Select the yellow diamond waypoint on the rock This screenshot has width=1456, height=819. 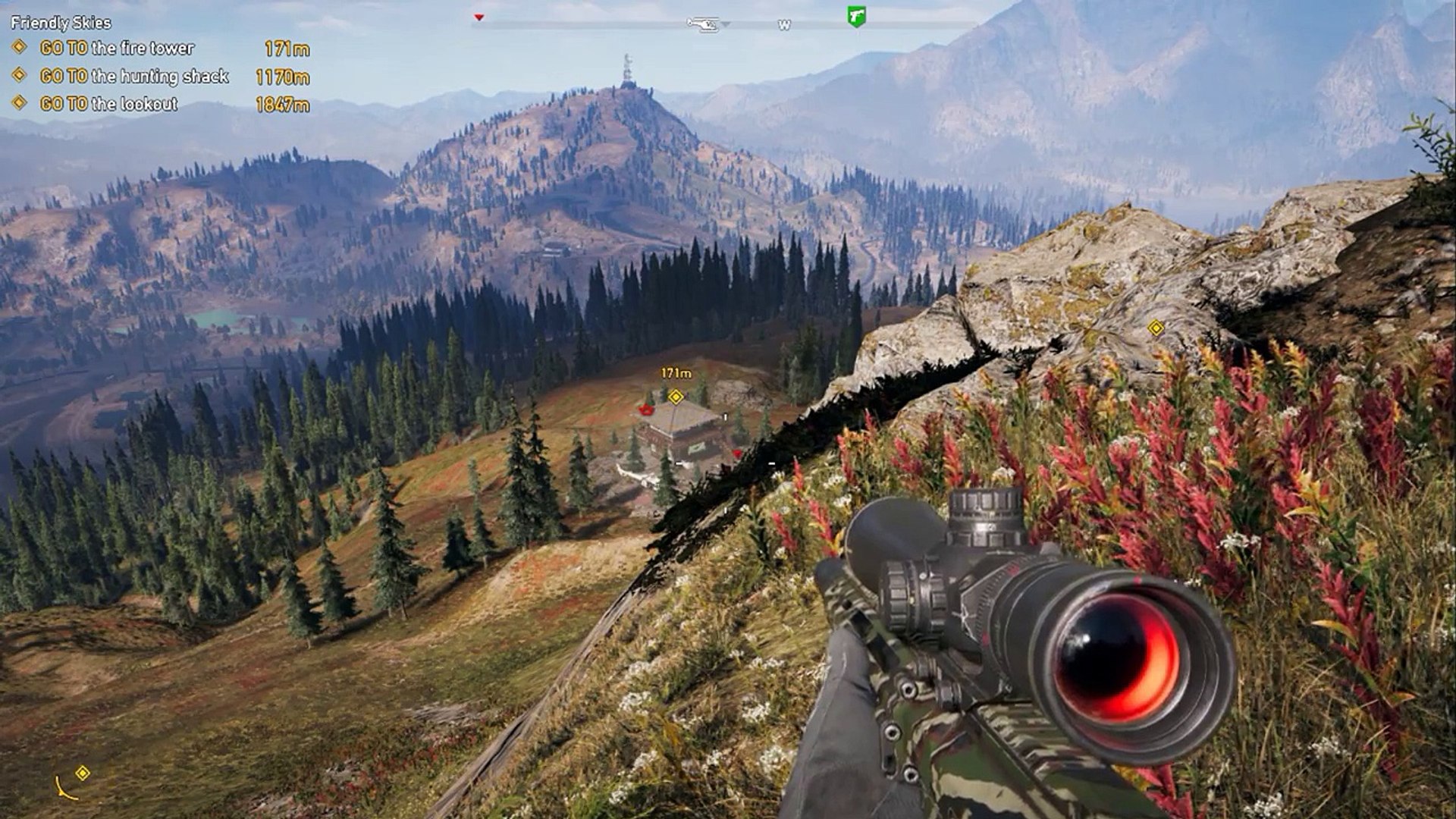click(x=1156, y=328)
